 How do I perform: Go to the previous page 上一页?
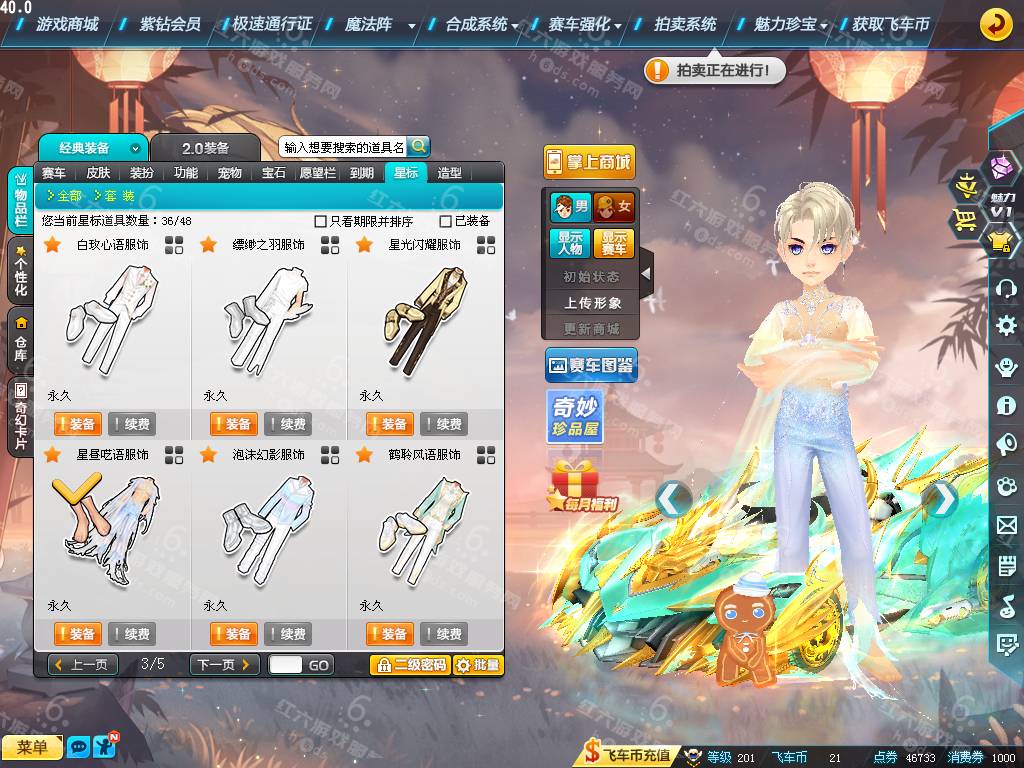click(82, 664)
